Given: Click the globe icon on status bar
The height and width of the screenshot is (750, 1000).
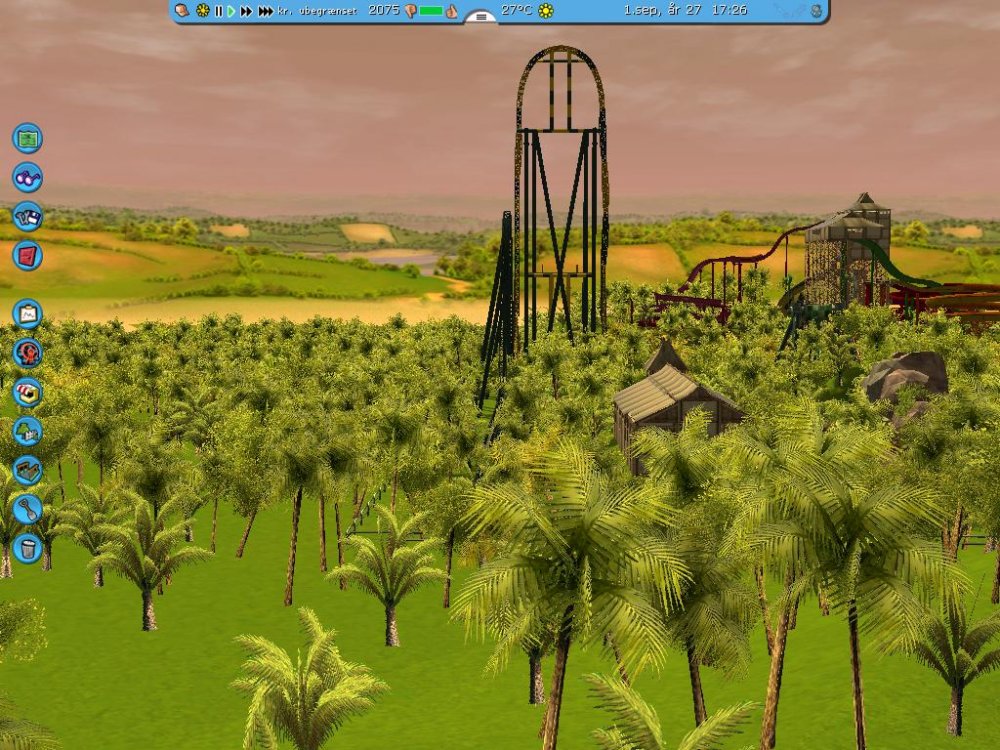Looking at the screenshot, I should tap(816, 10).
